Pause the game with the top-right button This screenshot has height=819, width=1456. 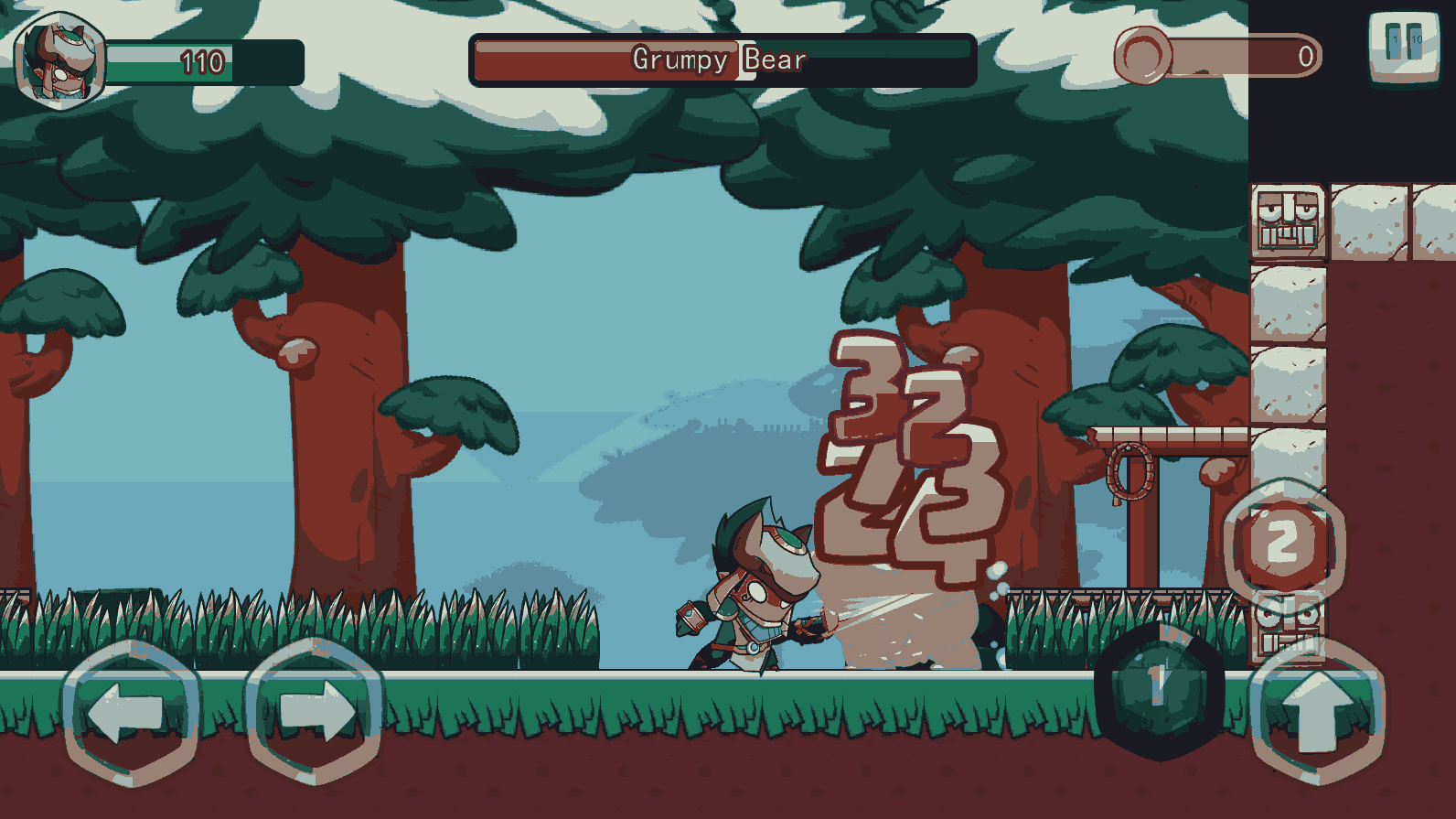[x=1404, y=46]
